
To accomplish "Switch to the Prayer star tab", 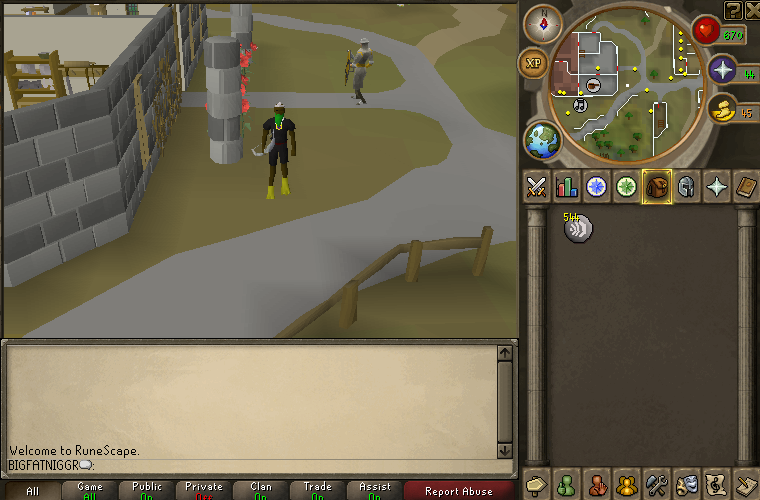I will tap(717, 186).
